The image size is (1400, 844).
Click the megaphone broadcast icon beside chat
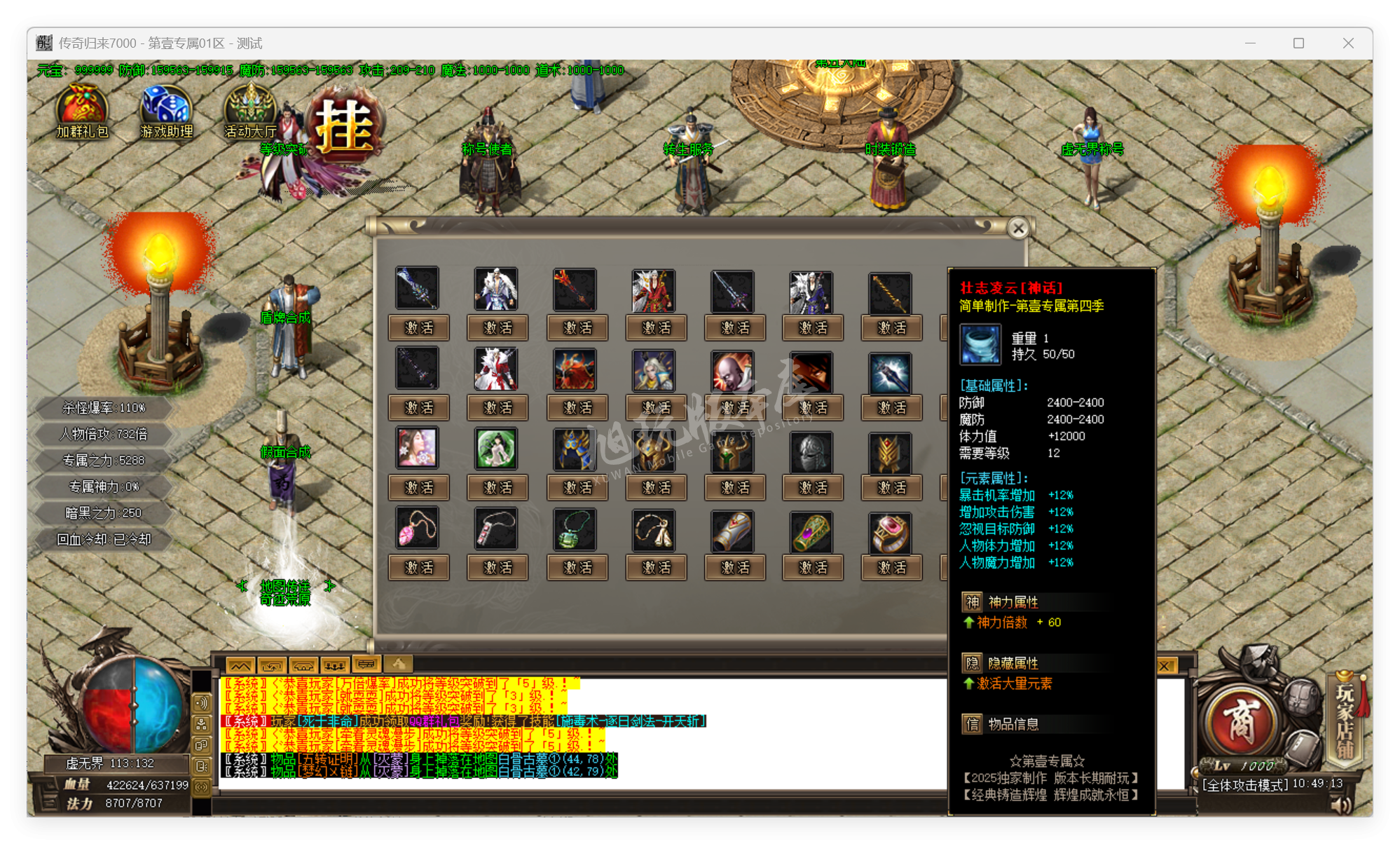pyautogui.click(x=203, y=705)
